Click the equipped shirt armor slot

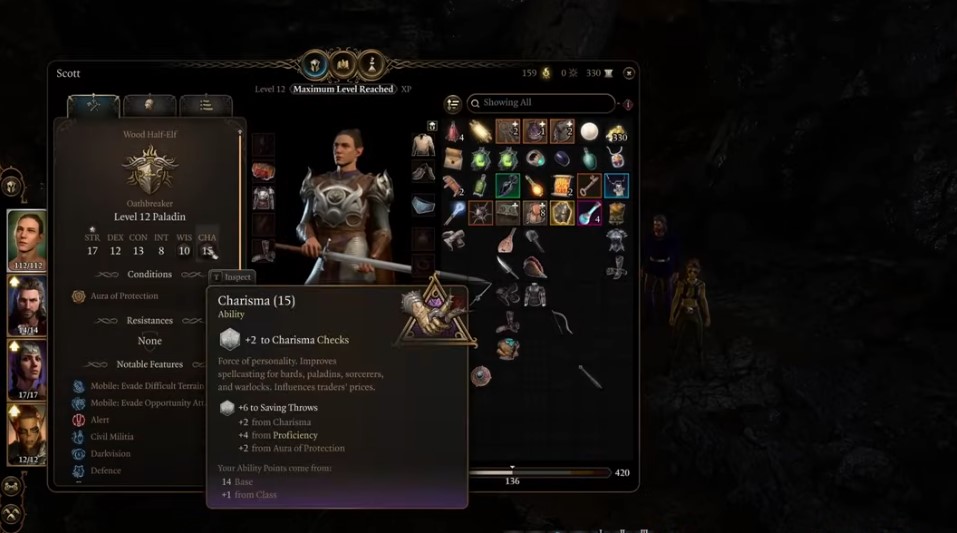[423, 146]
